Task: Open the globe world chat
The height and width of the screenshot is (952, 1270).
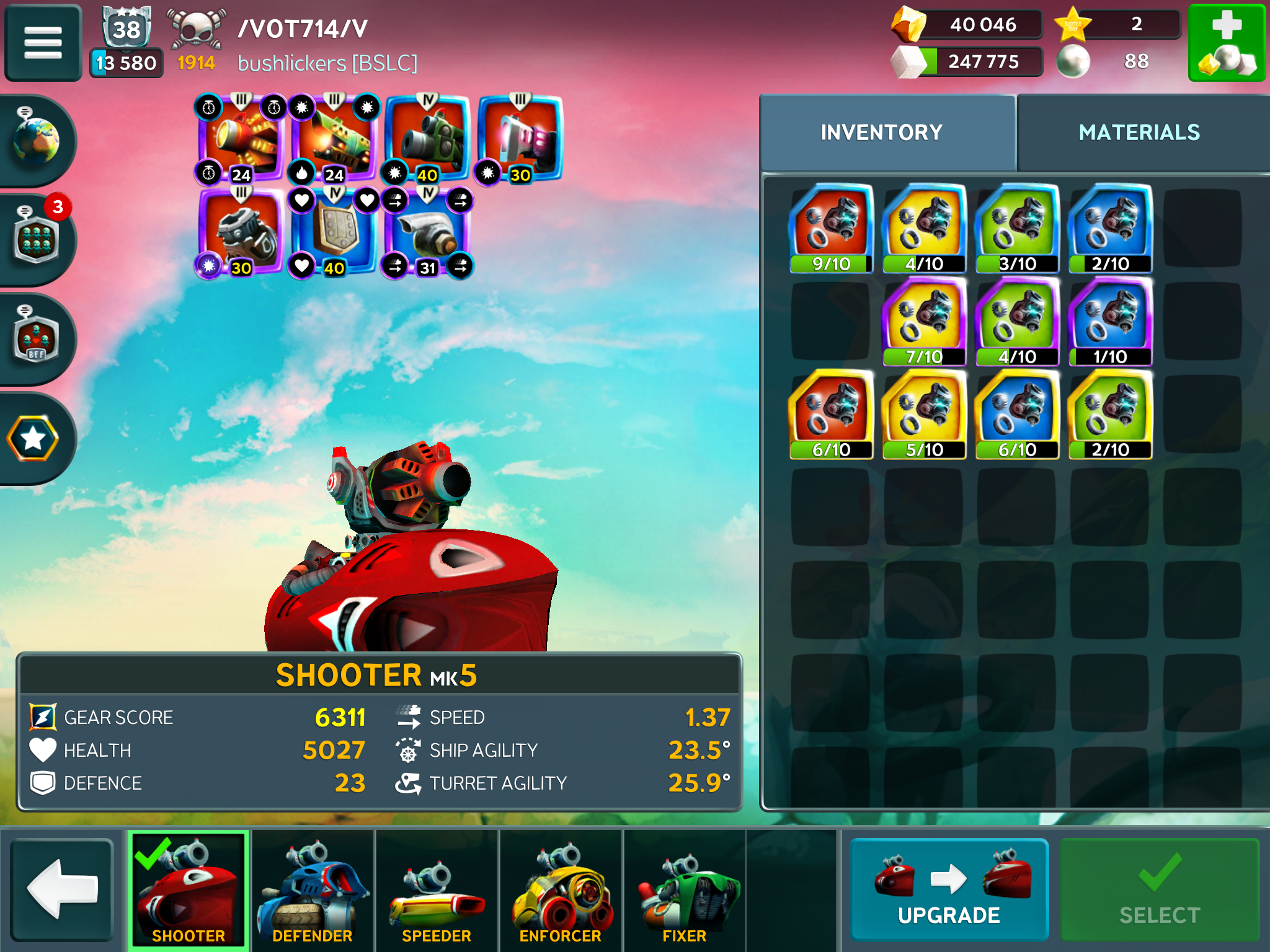Action: pos(36,140)
